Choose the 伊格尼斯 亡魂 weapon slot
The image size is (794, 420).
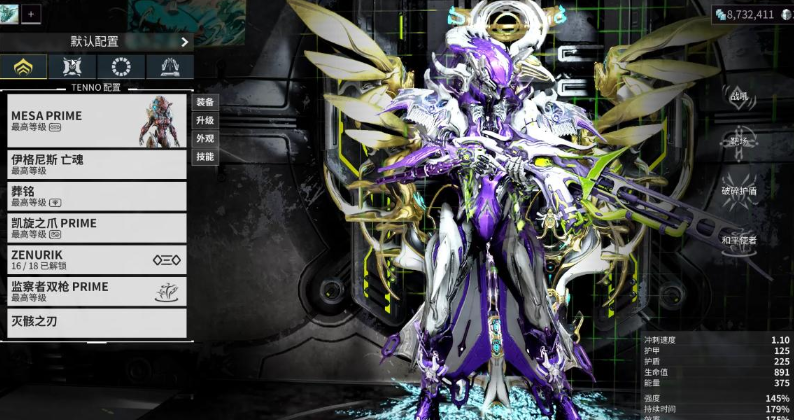point(97,164)
